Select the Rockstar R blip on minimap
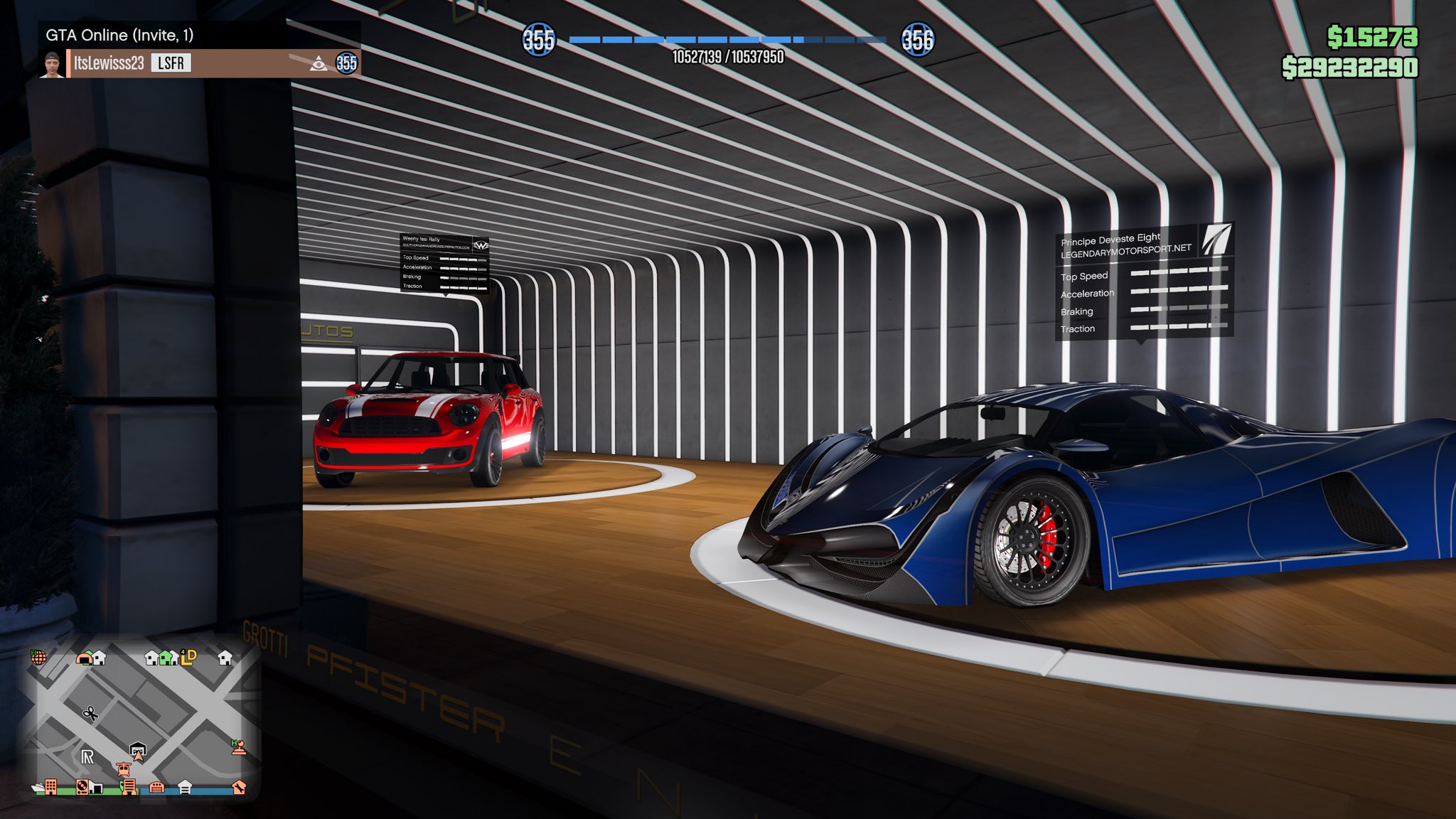 coord(87,757)
